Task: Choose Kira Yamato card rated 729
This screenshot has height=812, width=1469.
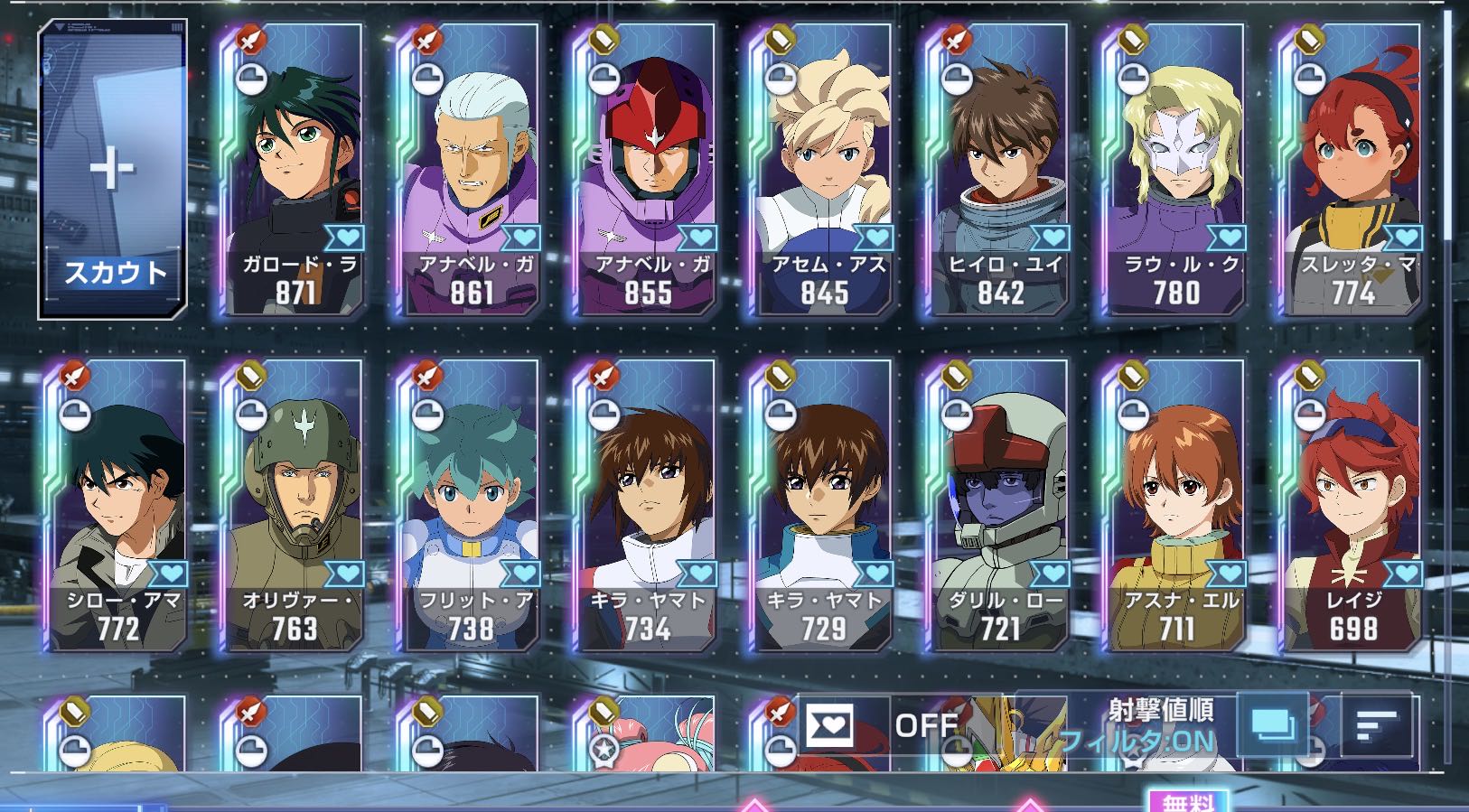Action: click(822, 506)
